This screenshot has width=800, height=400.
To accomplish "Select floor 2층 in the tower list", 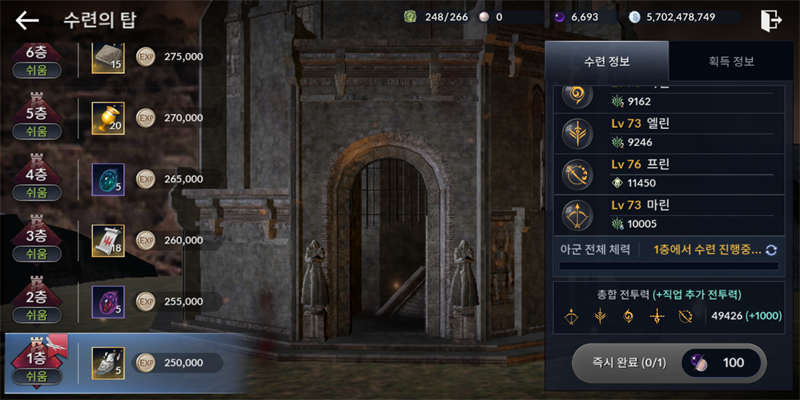I will (x=36, y=303).
